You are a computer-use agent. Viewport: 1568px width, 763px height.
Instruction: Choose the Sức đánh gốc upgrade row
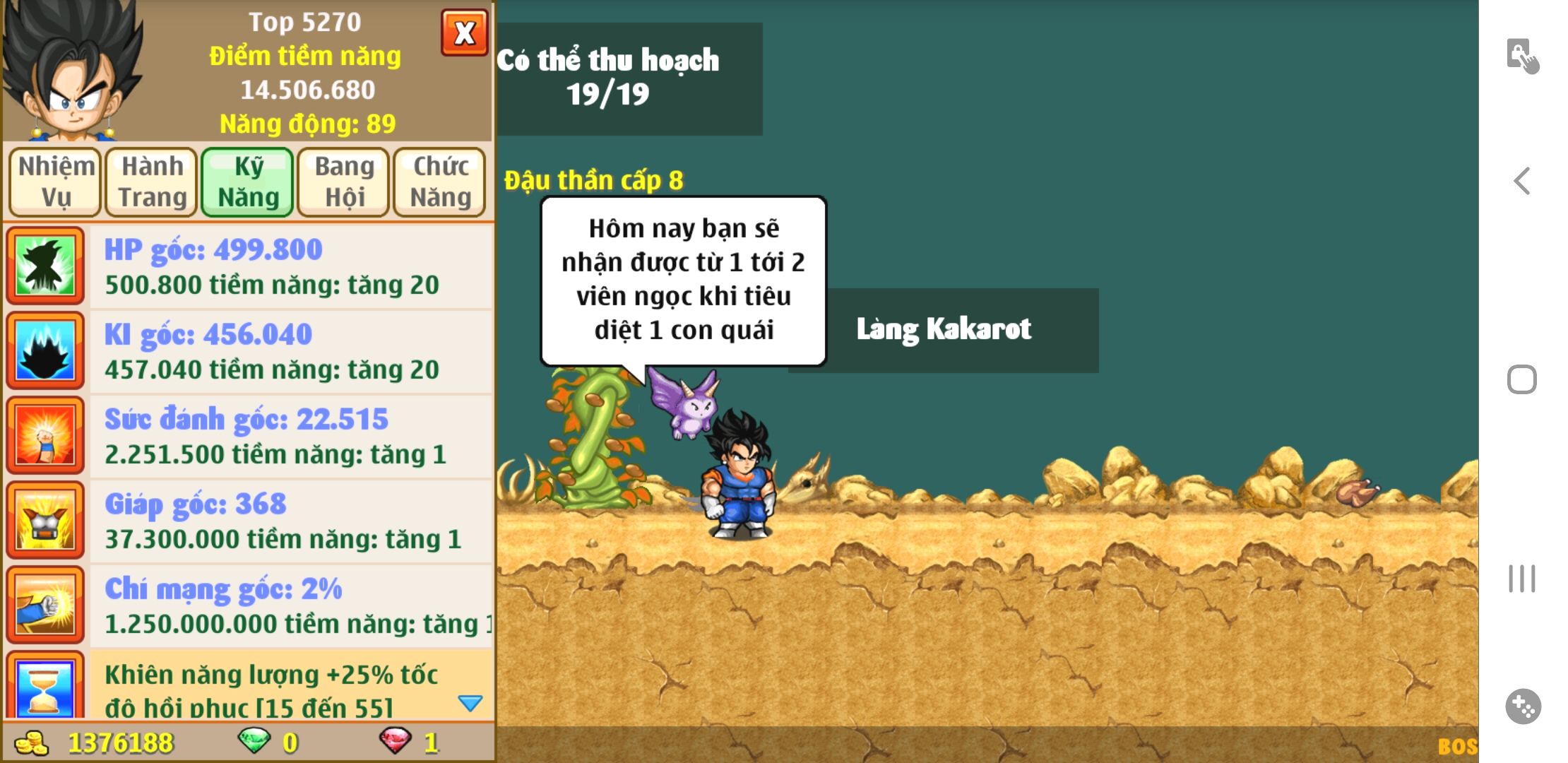click(290, 436)
